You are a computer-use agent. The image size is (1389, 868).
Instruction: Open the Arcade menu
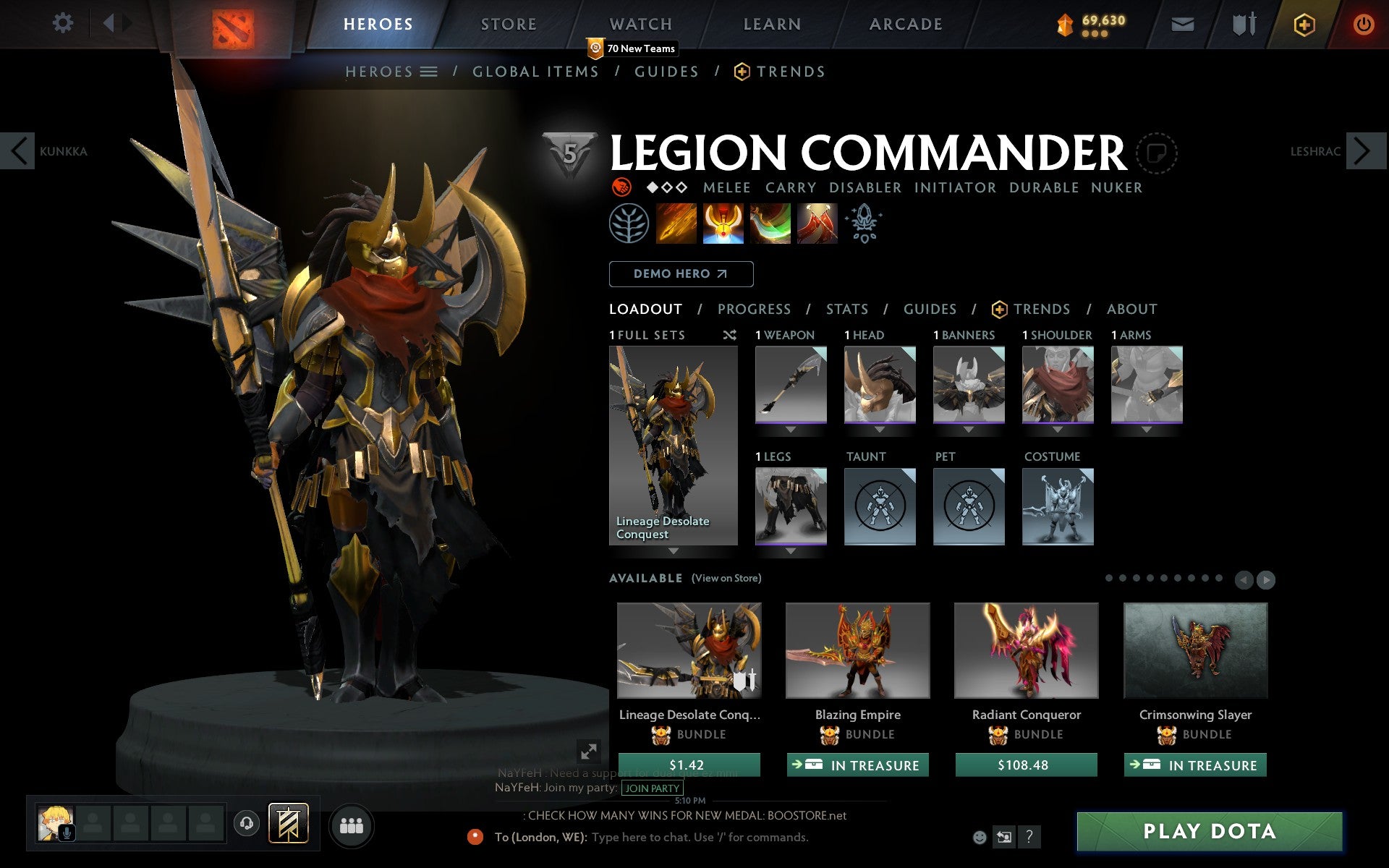tap(905, 24)
